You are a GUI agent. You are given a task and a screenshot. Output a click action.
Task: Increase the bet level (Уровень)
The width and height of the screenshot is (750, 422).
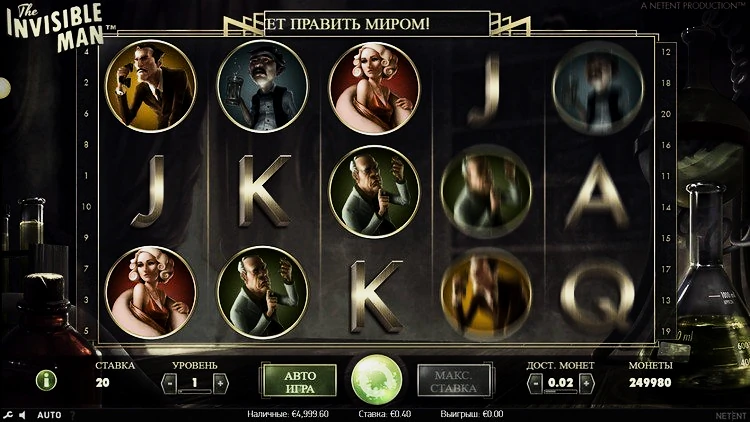(x=220, y=382)
